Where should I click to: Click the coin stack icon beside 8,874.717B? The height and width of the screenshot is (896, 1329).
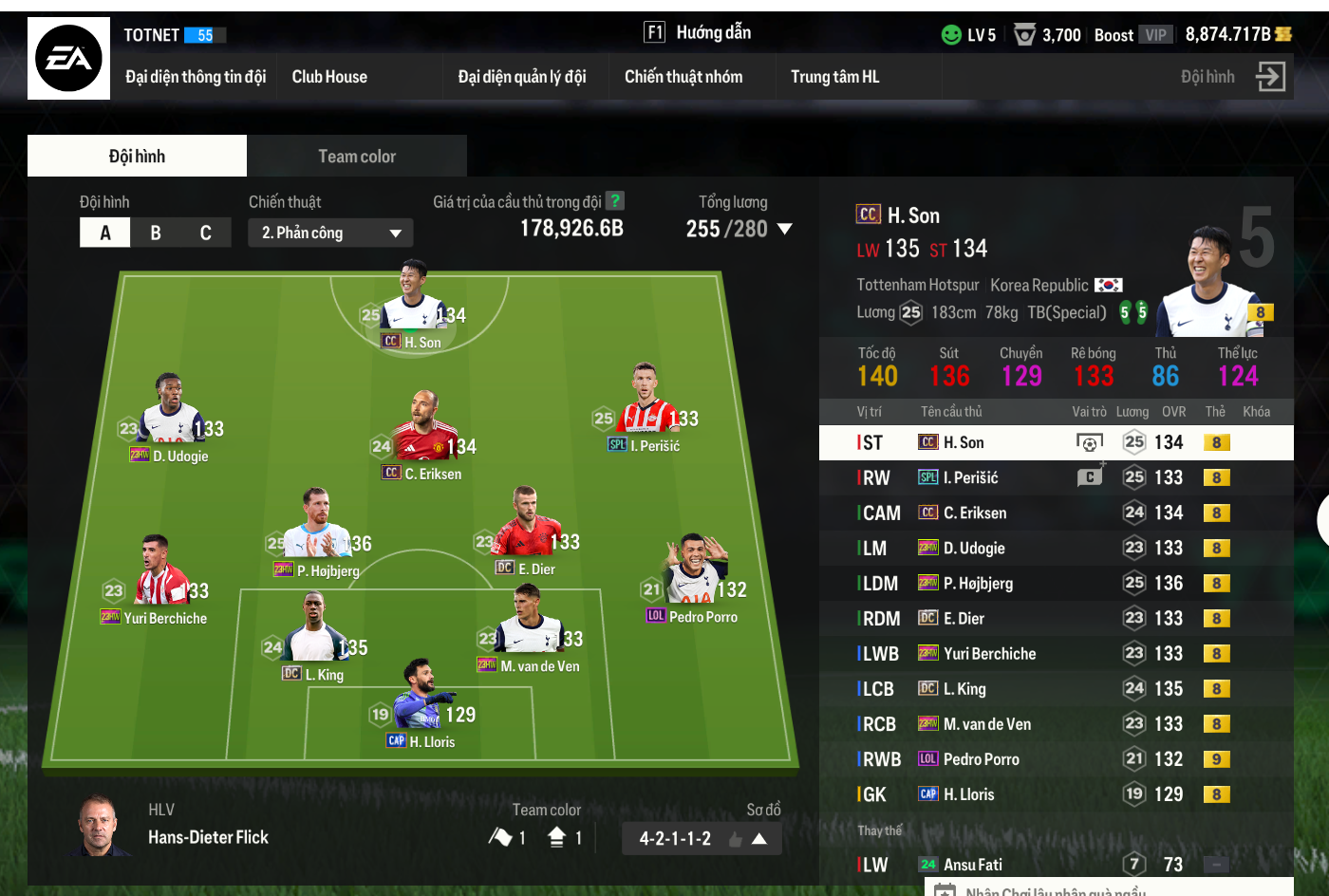[x=1281, y=35]
